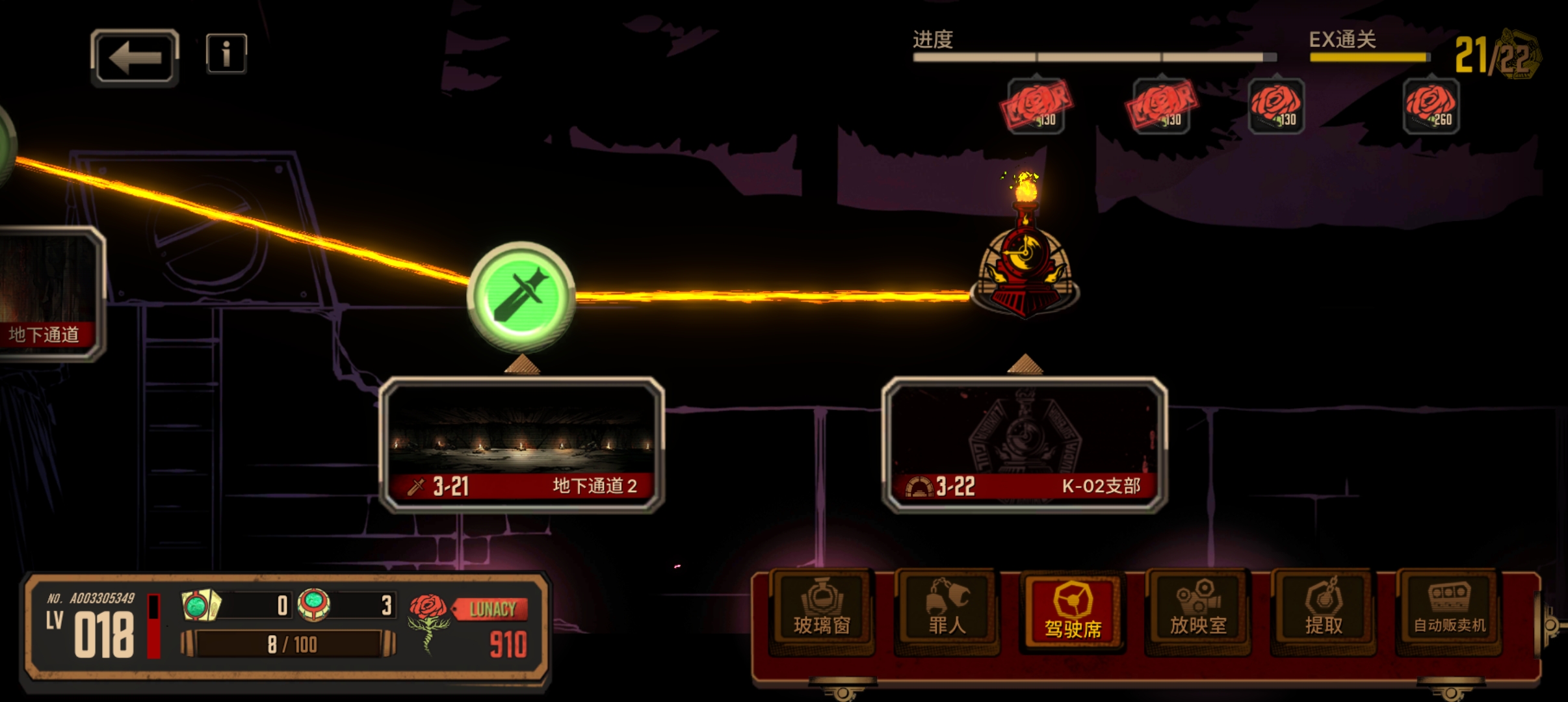Switch to the 驾驶席 menu
Screen dimensions: 1568x702
coord(1073,612)
